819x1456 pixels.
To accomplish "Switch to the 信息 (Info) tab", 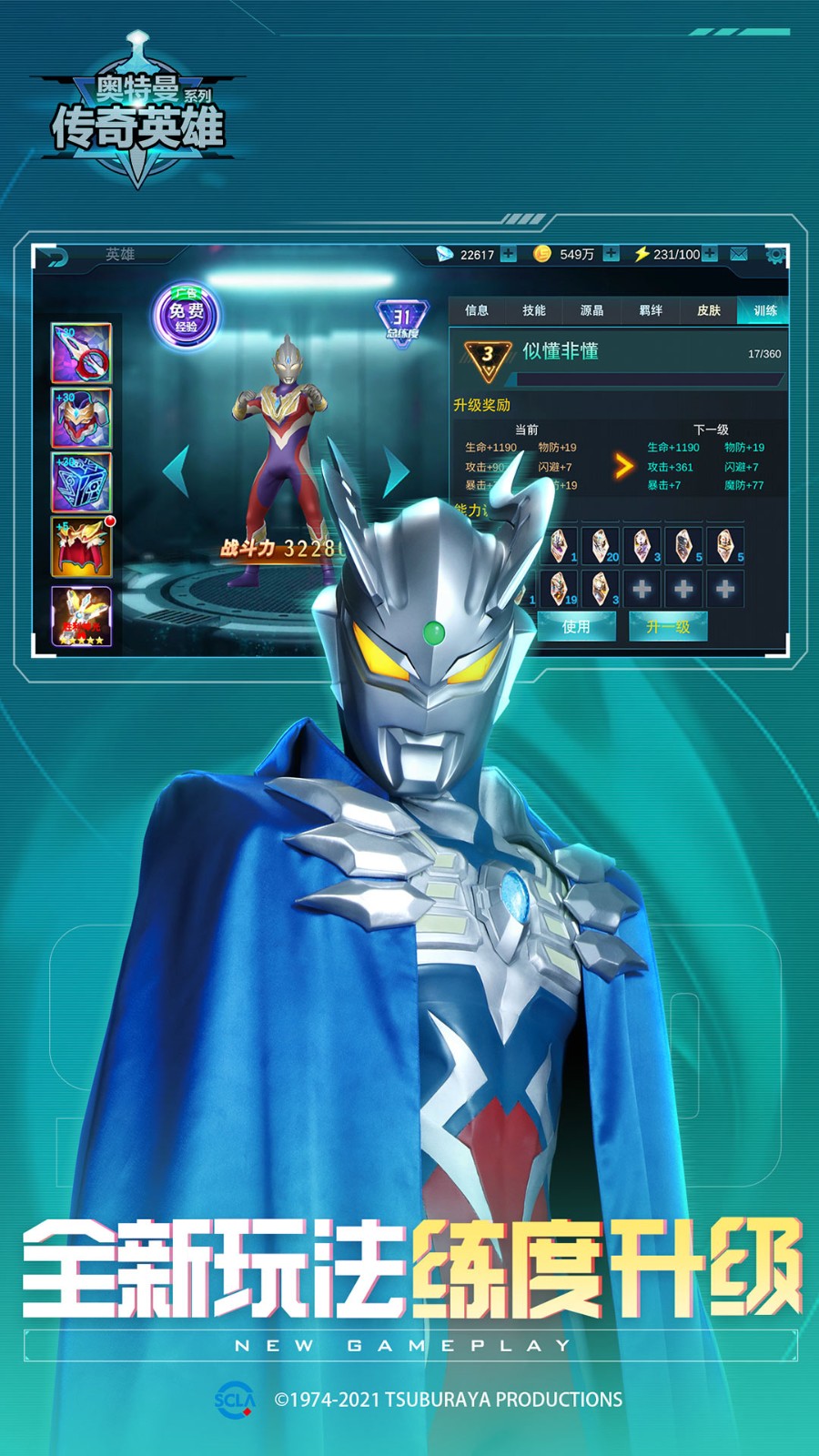I will coord(476,310).
